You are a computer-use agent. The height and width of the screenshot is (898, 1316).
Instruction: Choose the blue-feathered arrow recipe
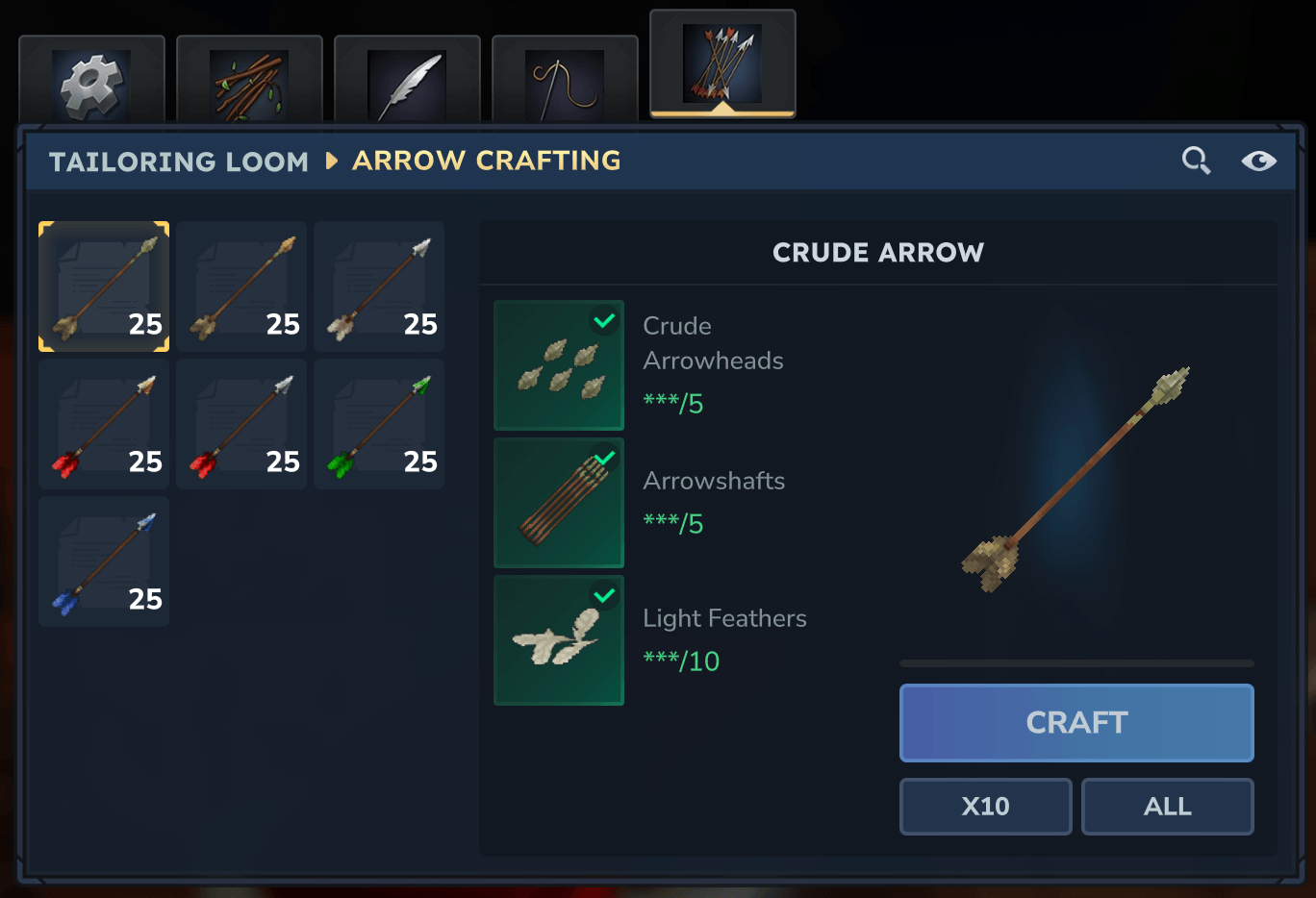[x=104, y=561]
